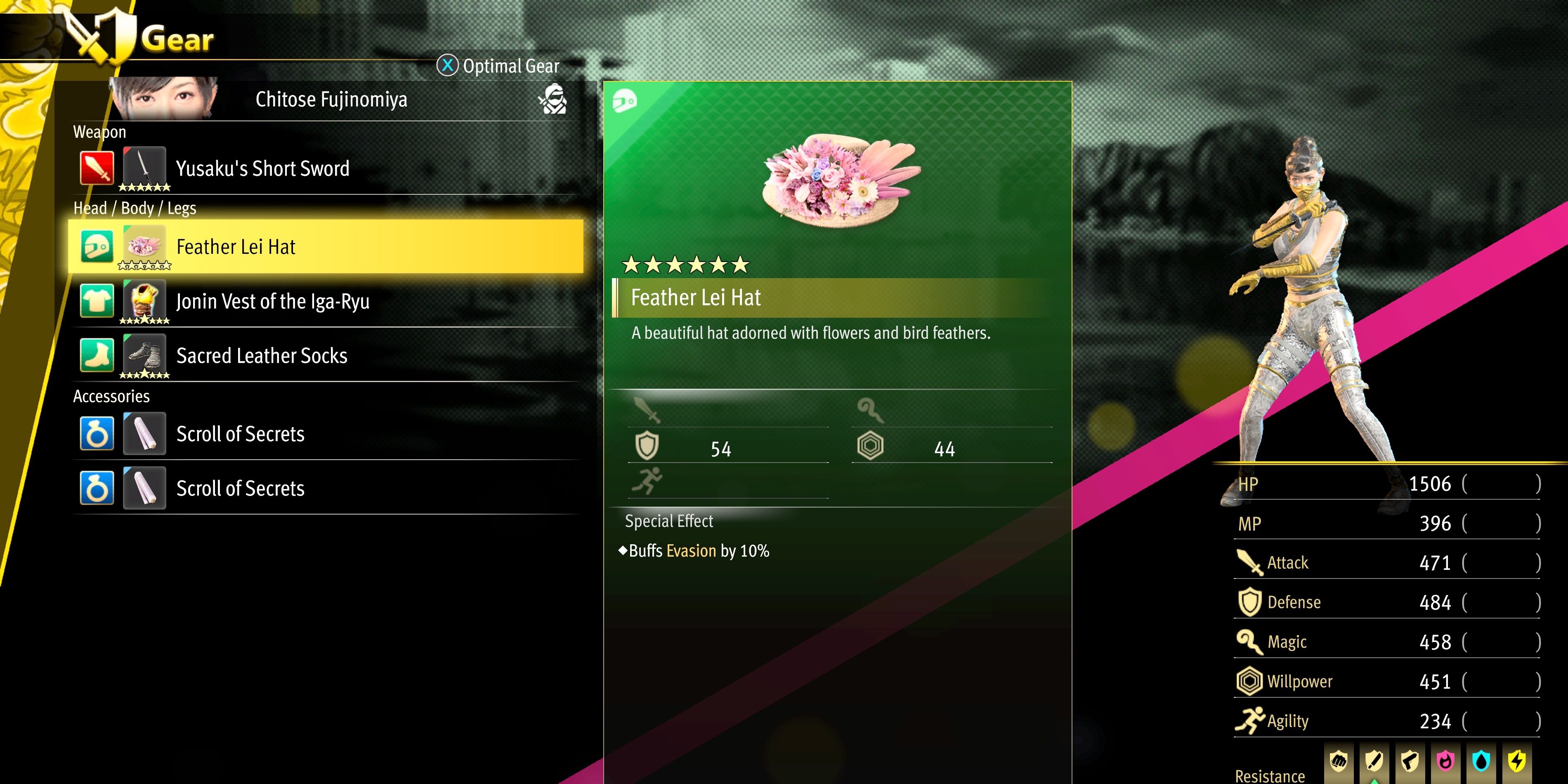Click the Accessories section header
1568x784 pixels.
coord(111,396)
